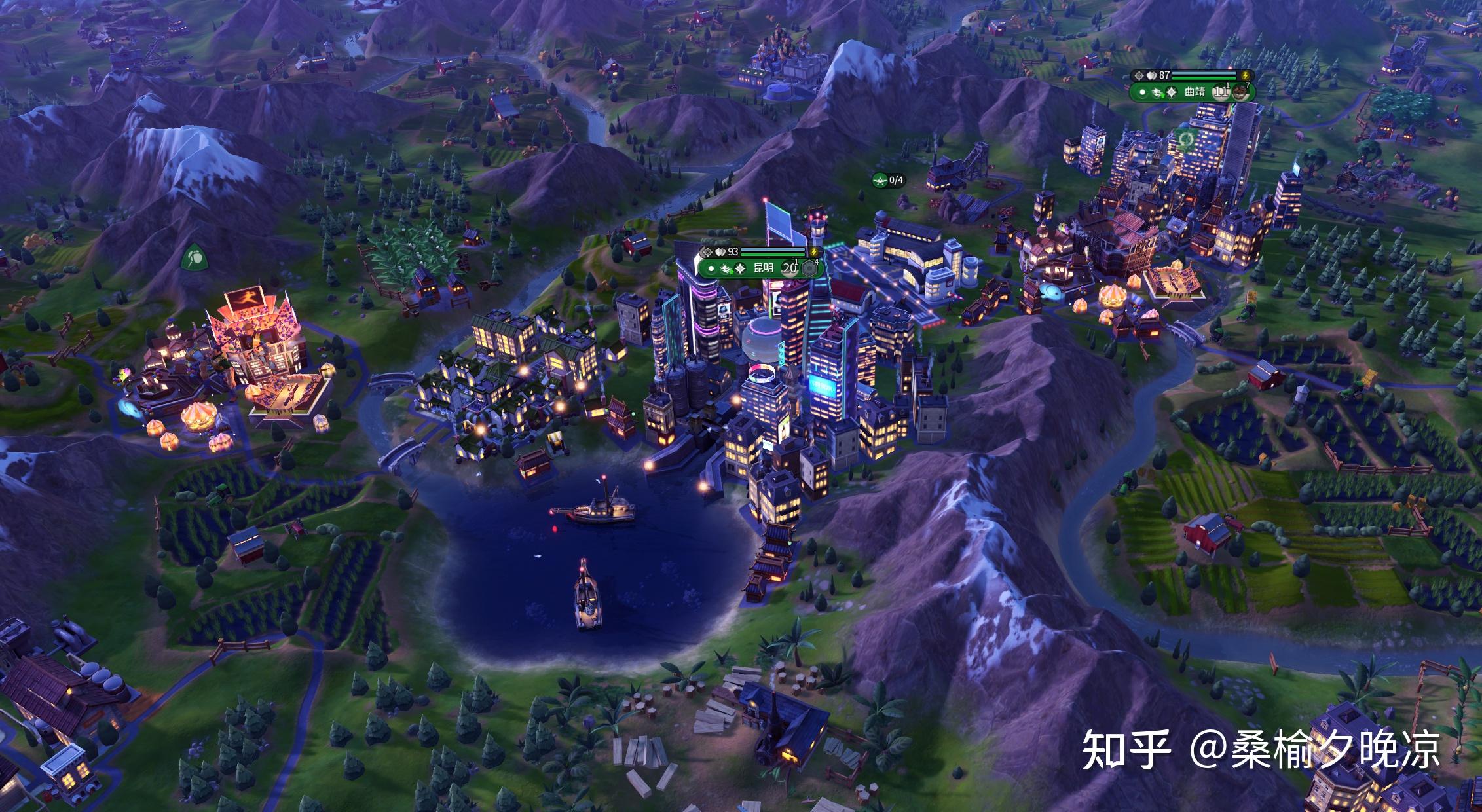
Task: Click 昆明's population number 20
Action: point(790,268)
